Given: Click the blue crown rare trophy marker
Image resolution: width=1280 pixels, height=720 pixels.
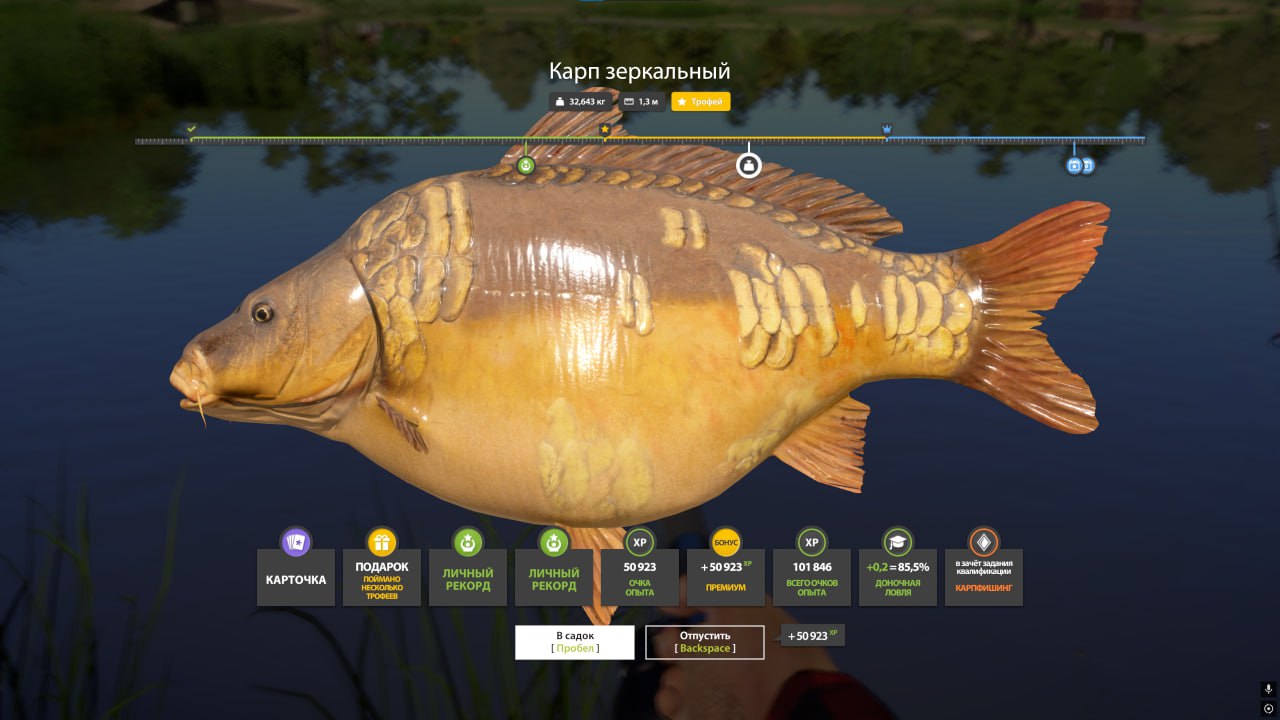Looking at the screenshot, I should coord(887,130).
